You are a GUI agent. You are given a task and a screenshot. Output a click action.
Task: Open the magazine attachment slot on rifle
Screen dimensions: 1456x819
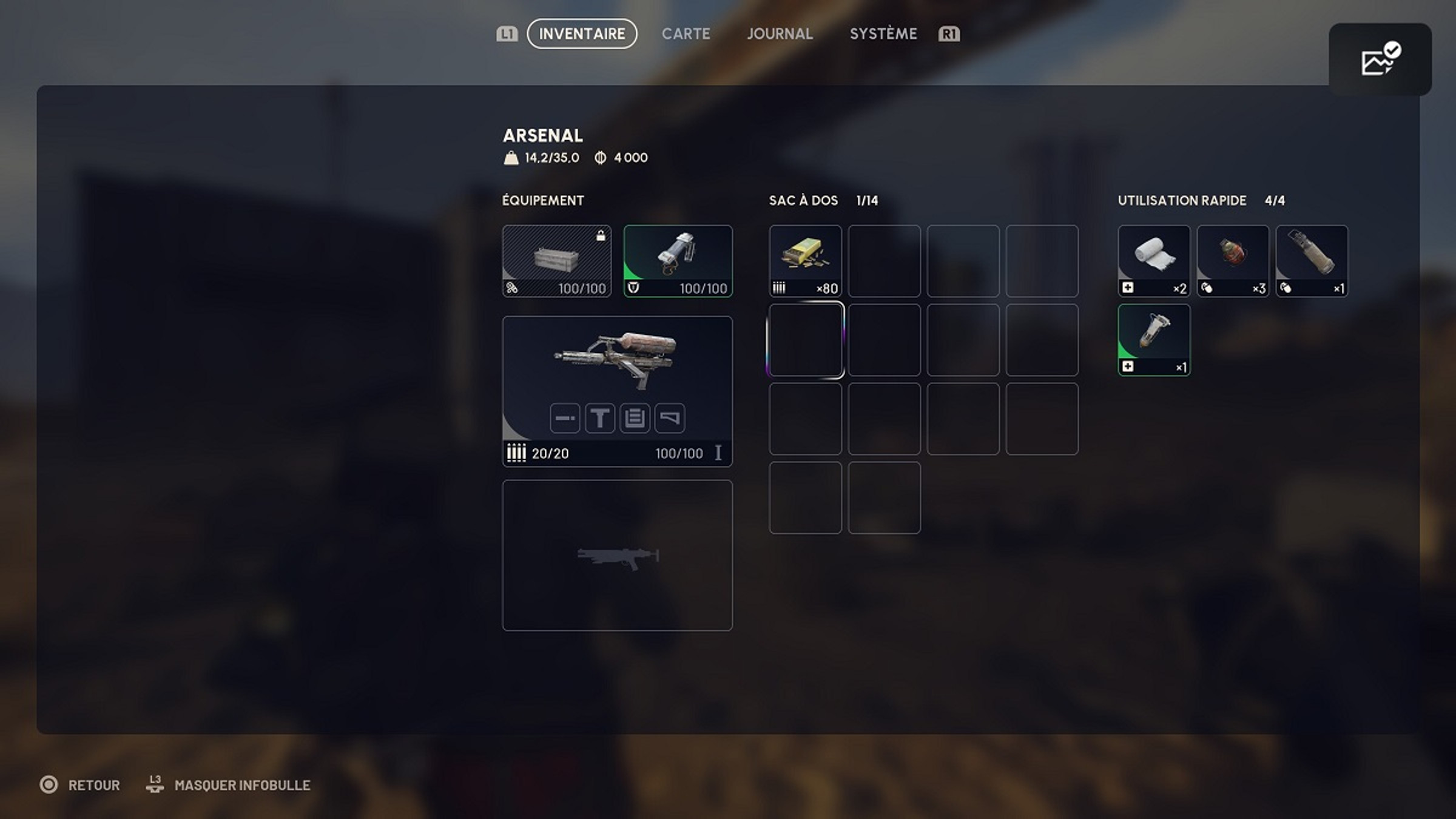pyautogui.click(x=635, y=418)
